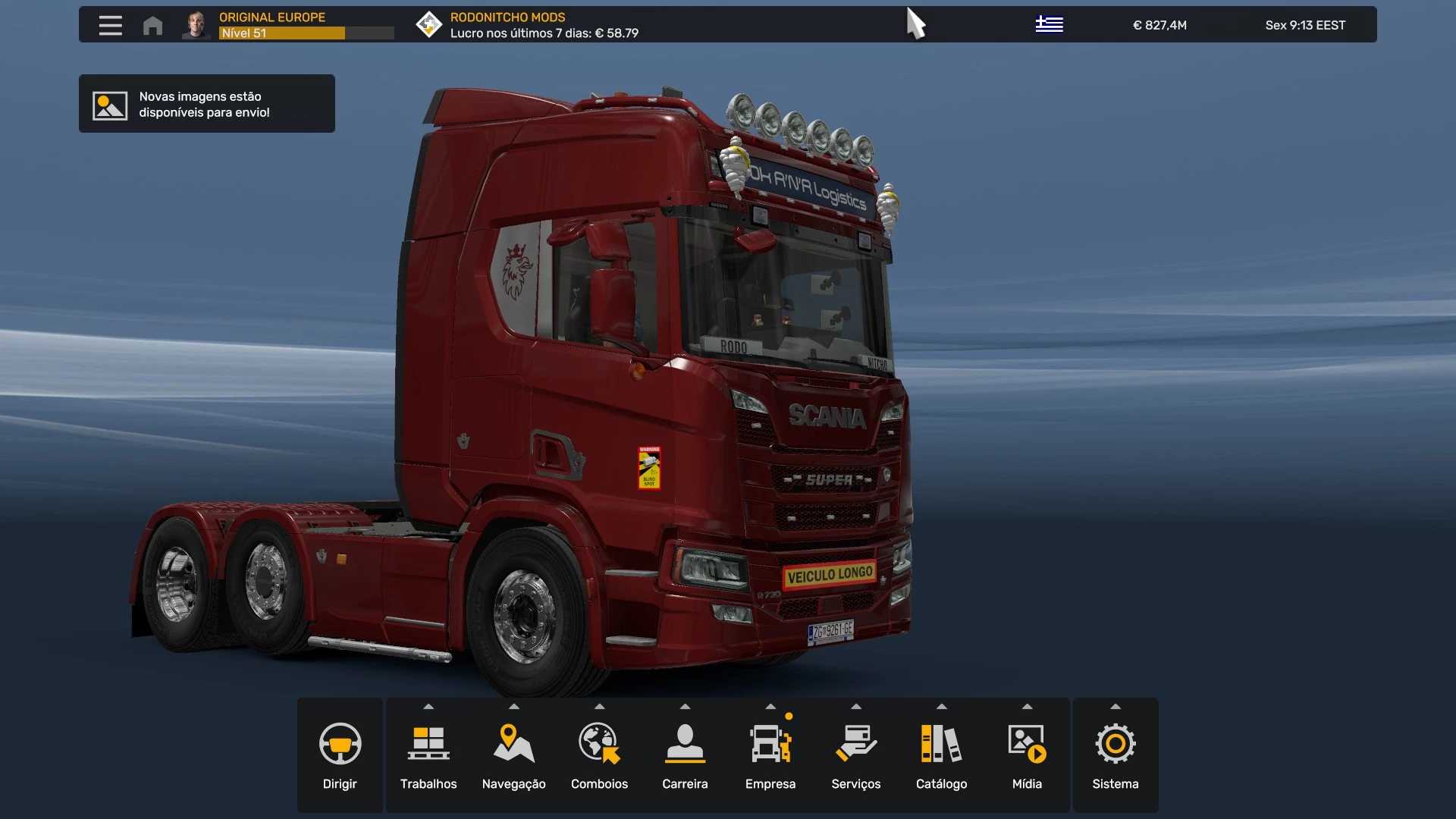Image resolution: width=1456 pixels, height=819 pixels.
Task: Open the Sistema settings menu
Action: point(1115,755)
